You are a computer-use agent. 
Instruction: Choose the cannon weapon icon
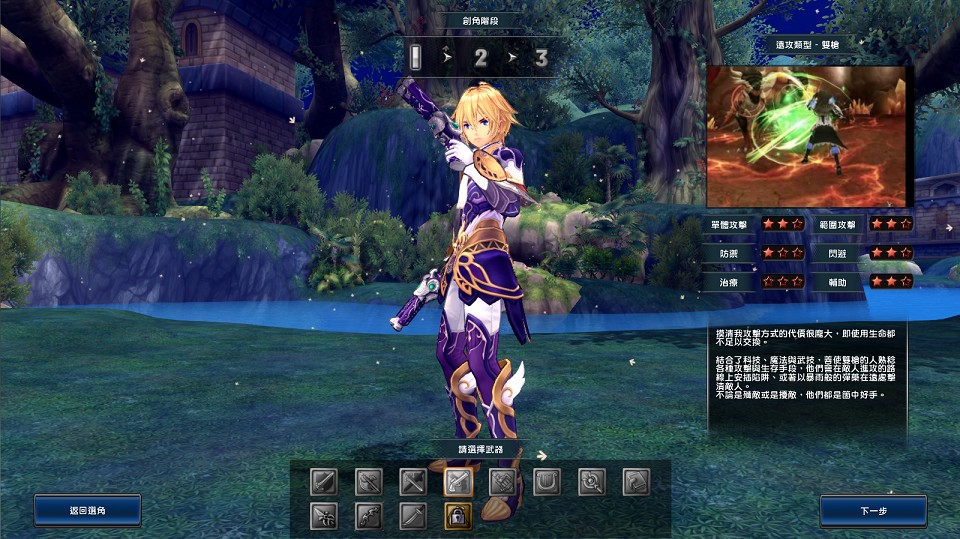503,482
